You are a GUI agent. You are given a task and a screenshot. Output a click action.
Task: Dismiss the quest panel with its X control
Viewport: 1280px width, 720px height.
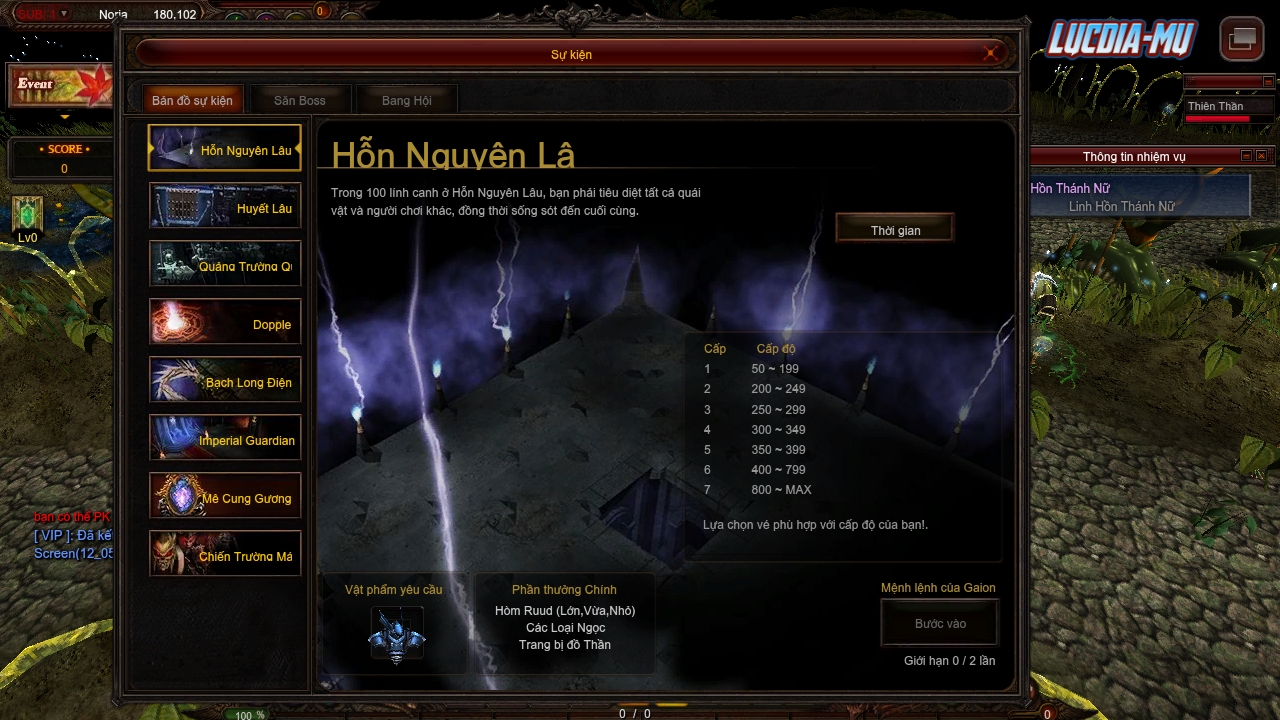coord(1261,156)
